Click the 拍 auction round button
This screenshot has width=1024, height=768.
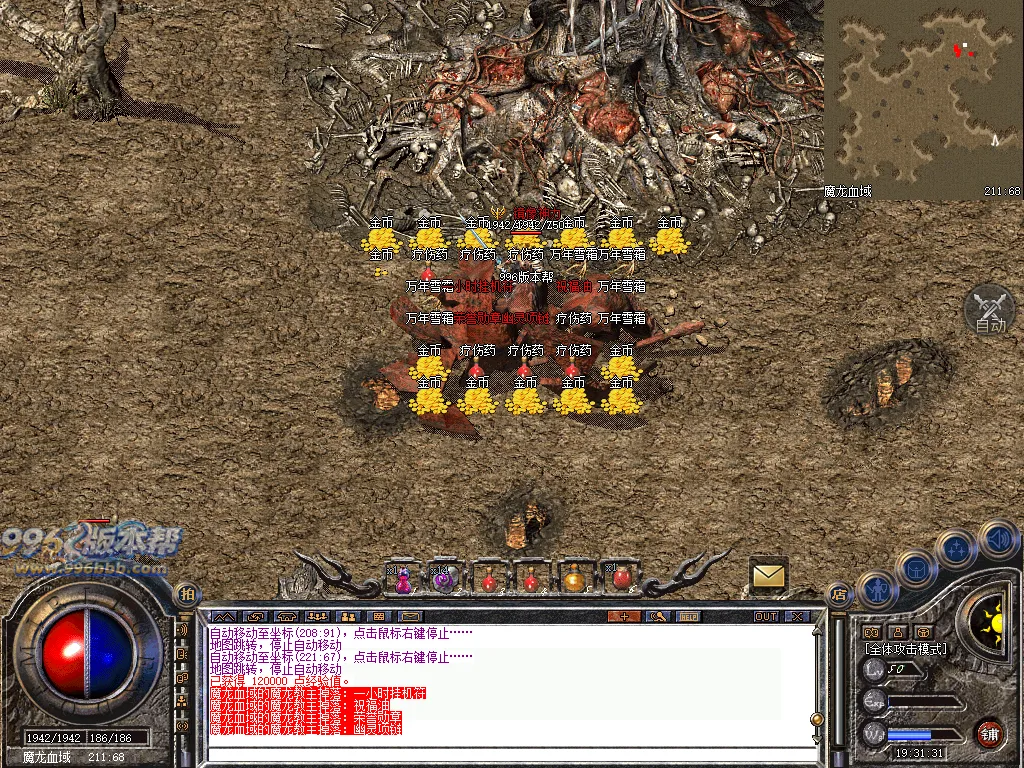(187, 594)
